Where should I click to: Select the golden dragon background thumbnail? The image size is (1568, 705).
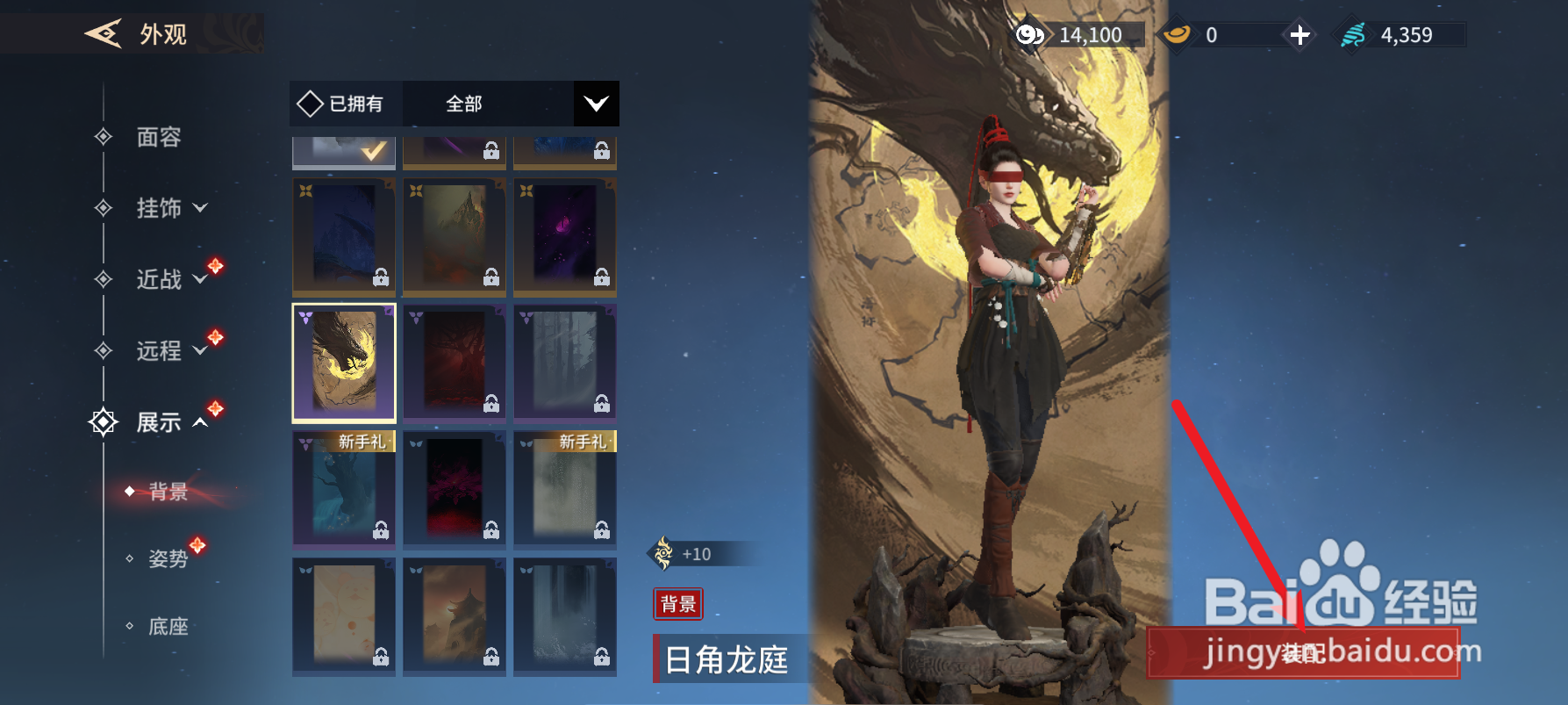click(x=344, y=363)
